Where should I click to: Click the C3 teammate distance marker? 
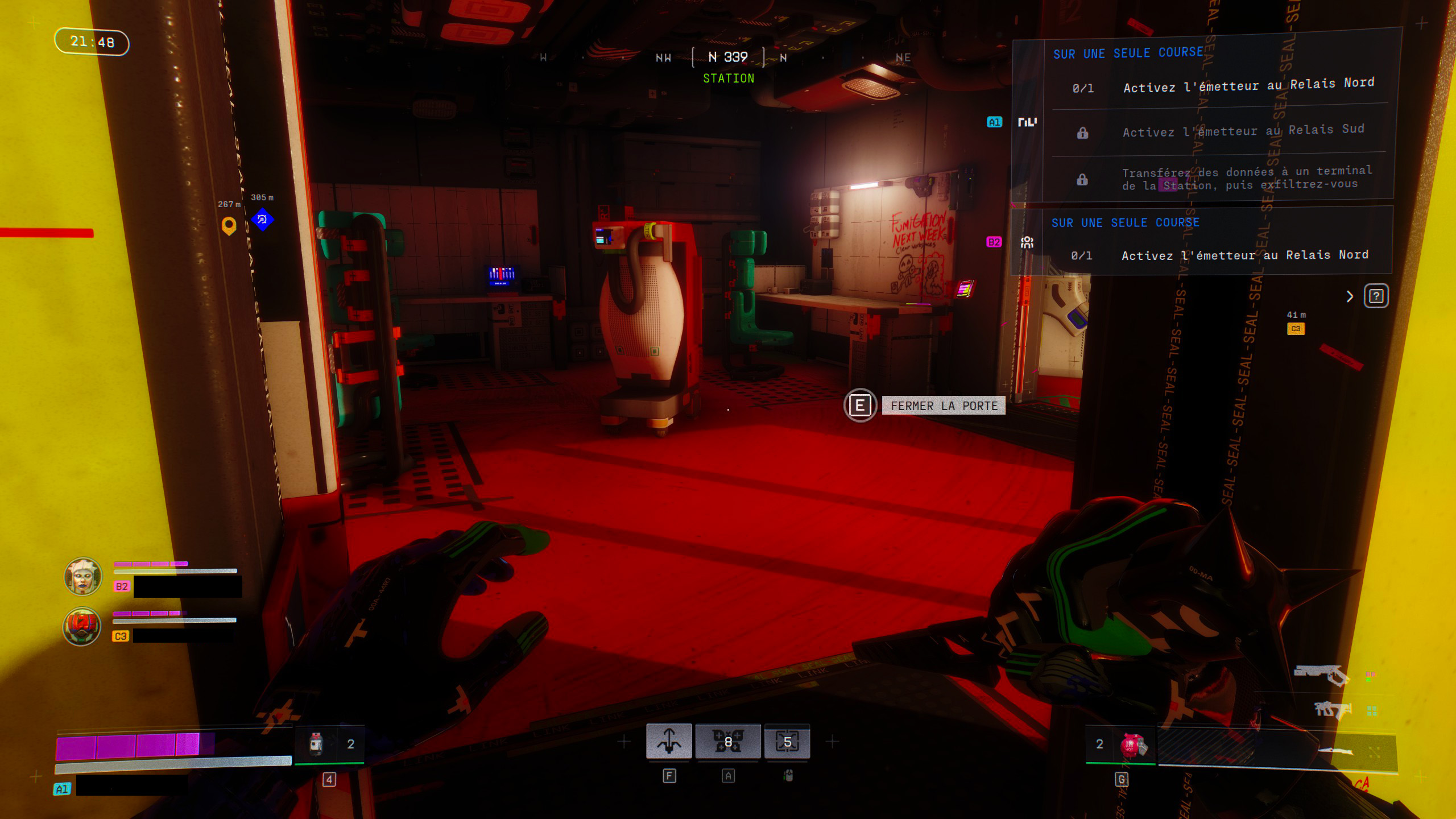[x=1296, y=328]
